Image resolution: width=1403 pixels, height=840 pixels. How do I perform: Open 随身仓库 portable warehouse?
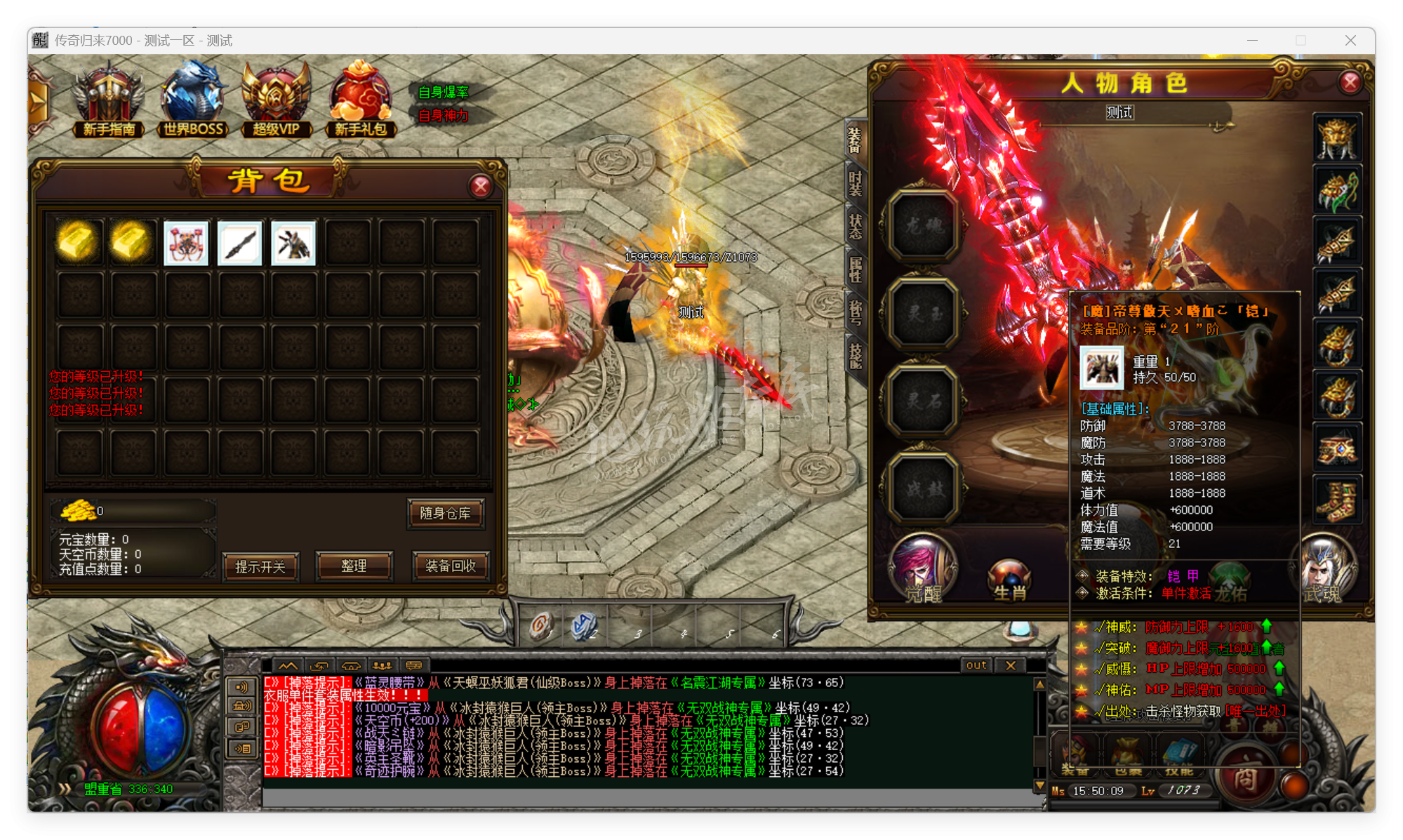(x=446, y=514)
